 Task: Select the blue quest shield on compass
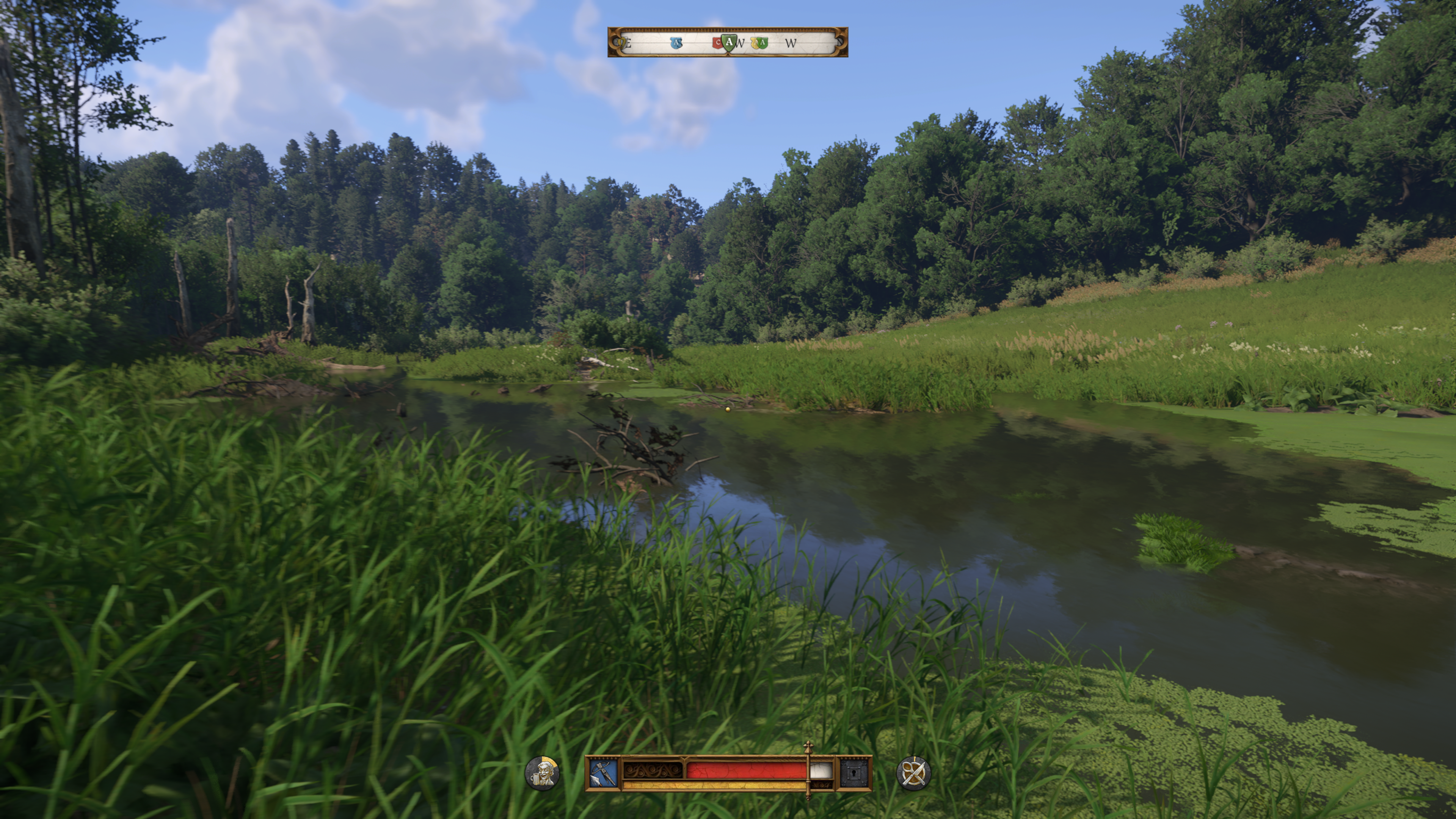[676, 43]
